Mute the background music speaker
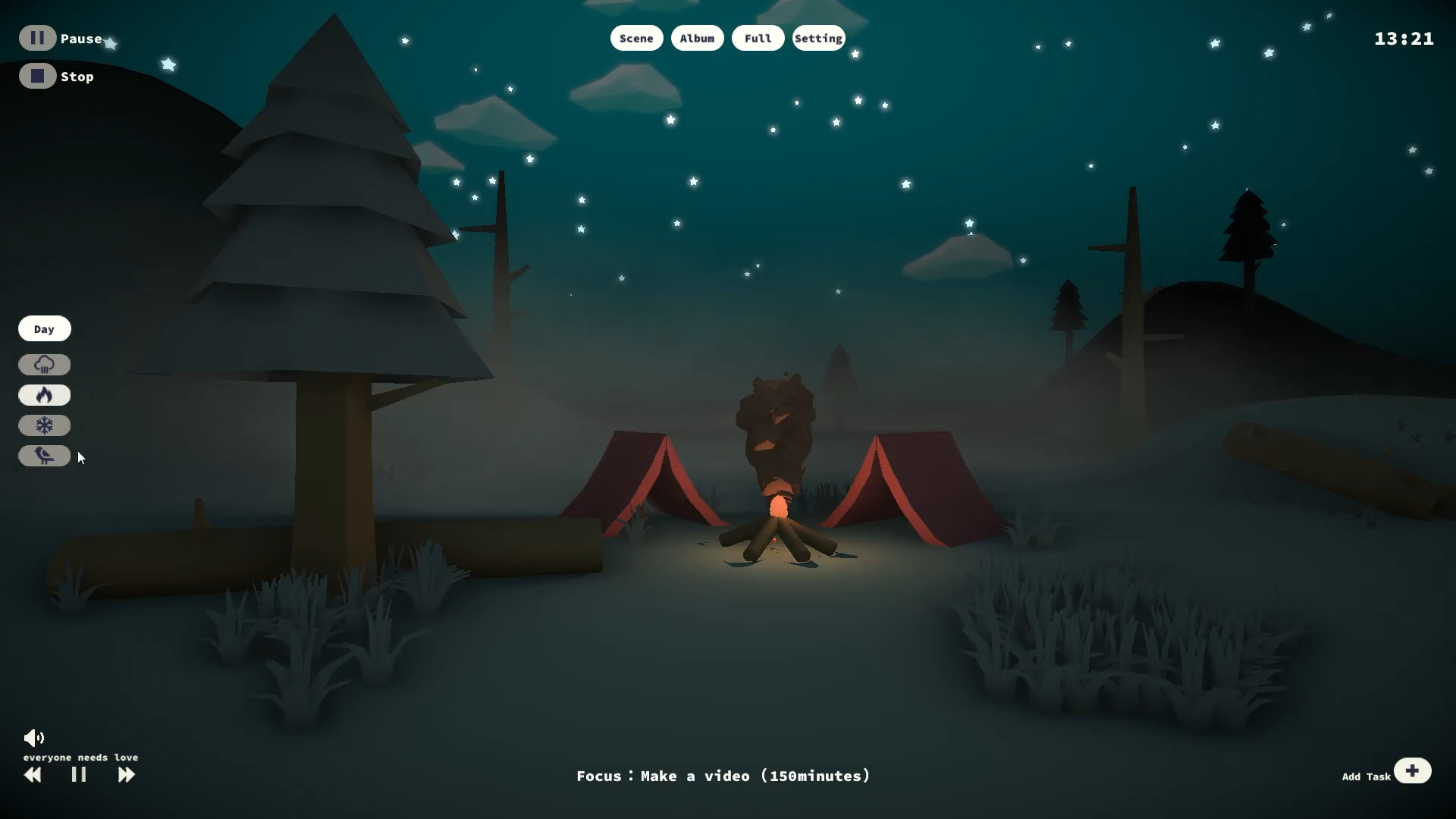The width and height of the screenshot is (1456, 819). [x=34, y=736]
